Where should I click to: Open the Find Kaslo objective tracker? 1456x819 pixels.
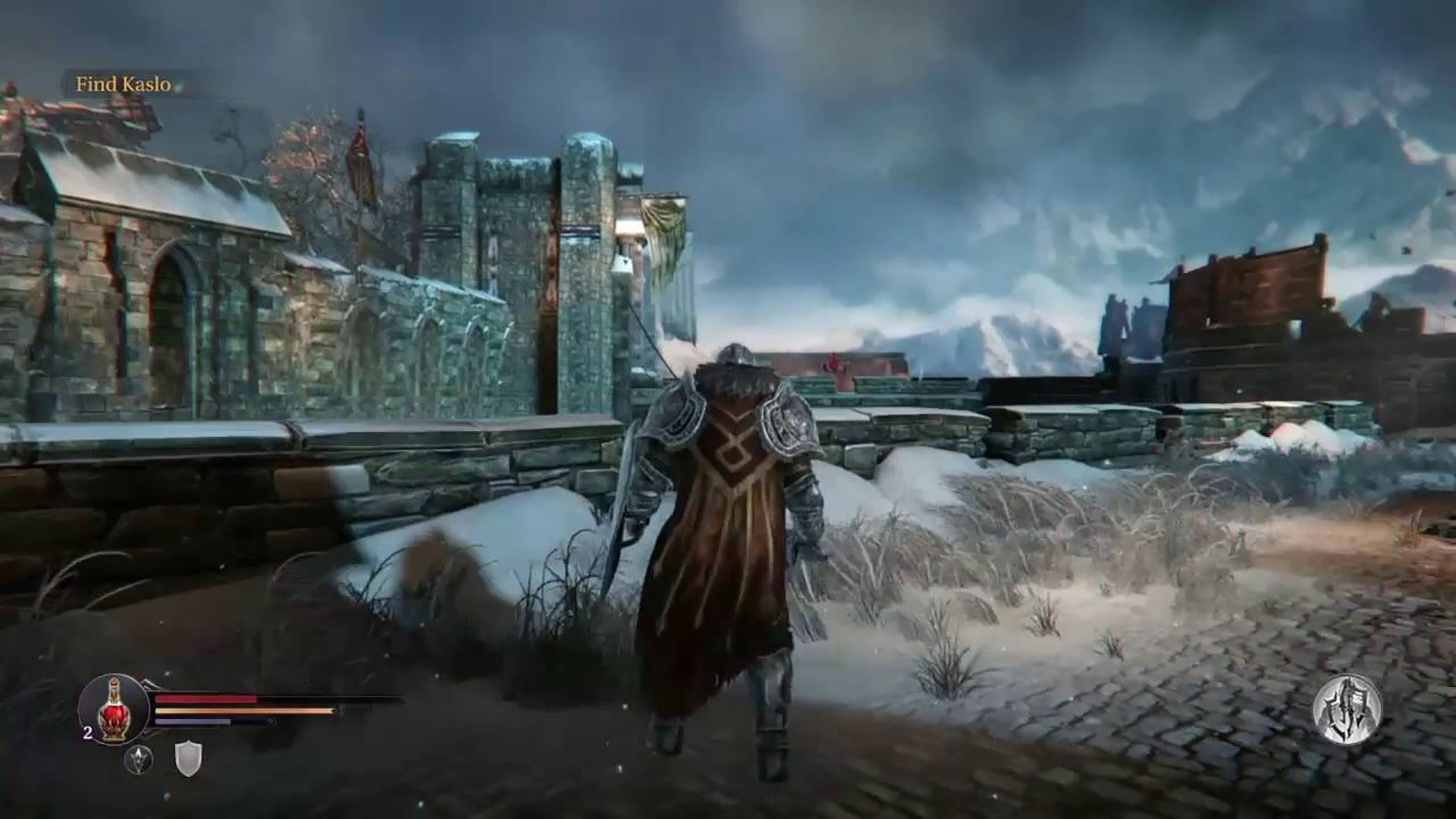123,84
